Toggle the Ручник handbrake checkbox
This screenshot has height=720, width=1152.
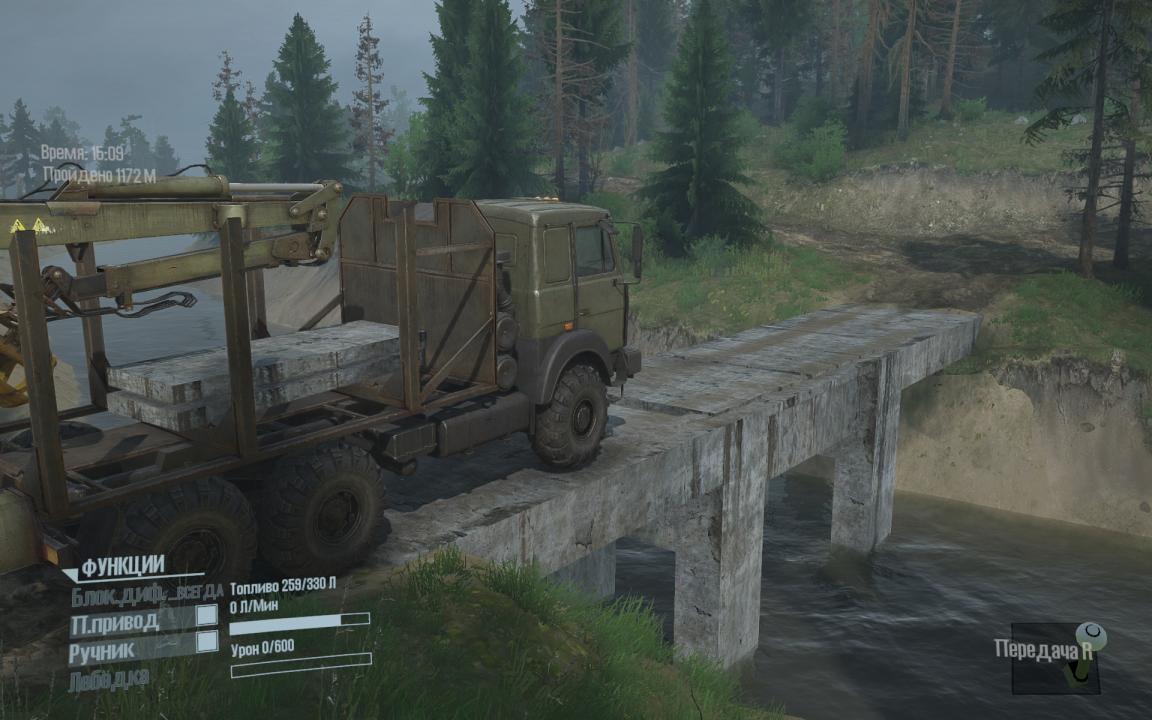click(206, 642)
